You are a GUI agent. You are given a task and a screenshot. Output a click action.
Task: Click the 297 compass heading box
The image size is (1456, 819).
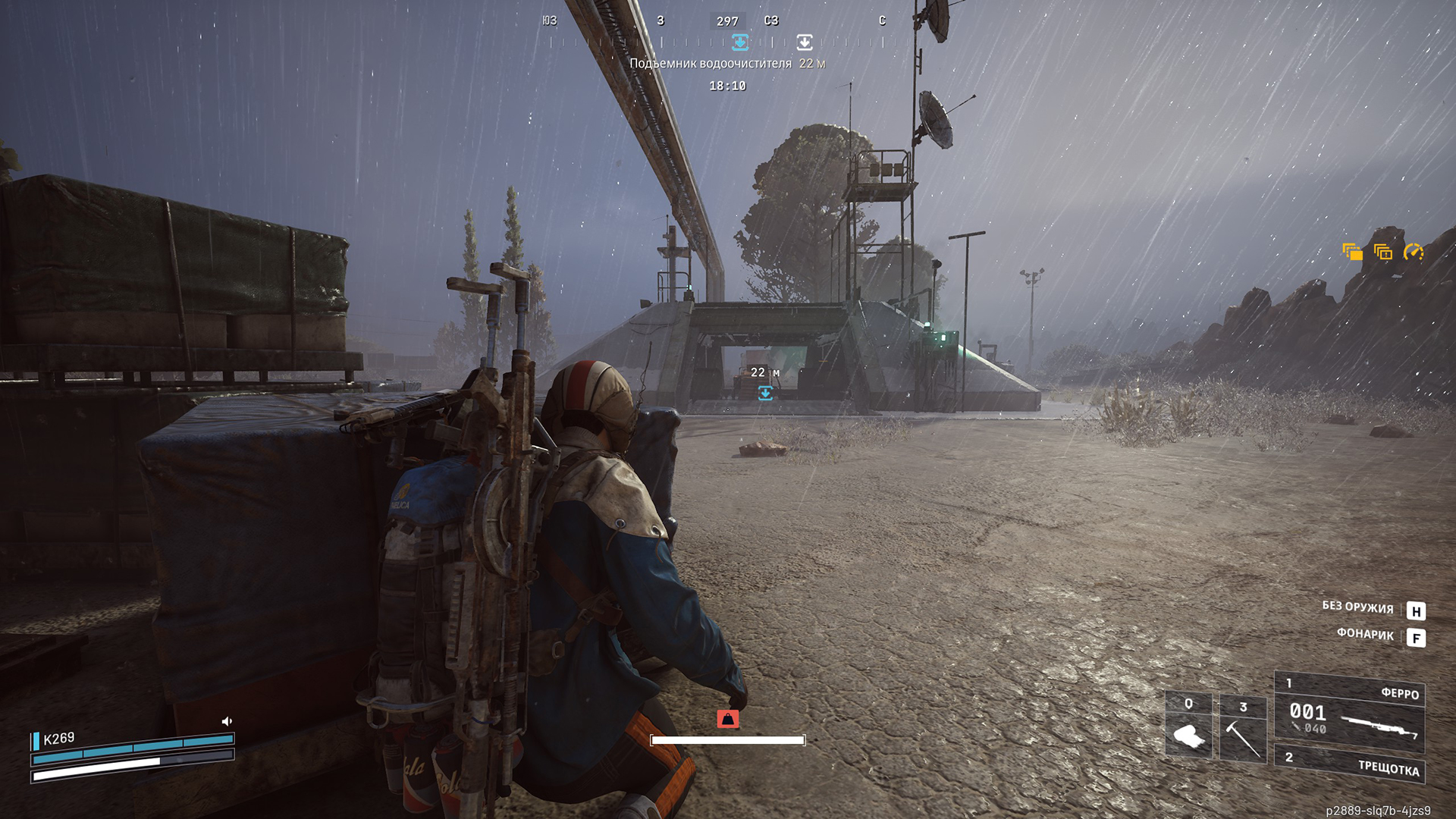click(x=727, y=21)
